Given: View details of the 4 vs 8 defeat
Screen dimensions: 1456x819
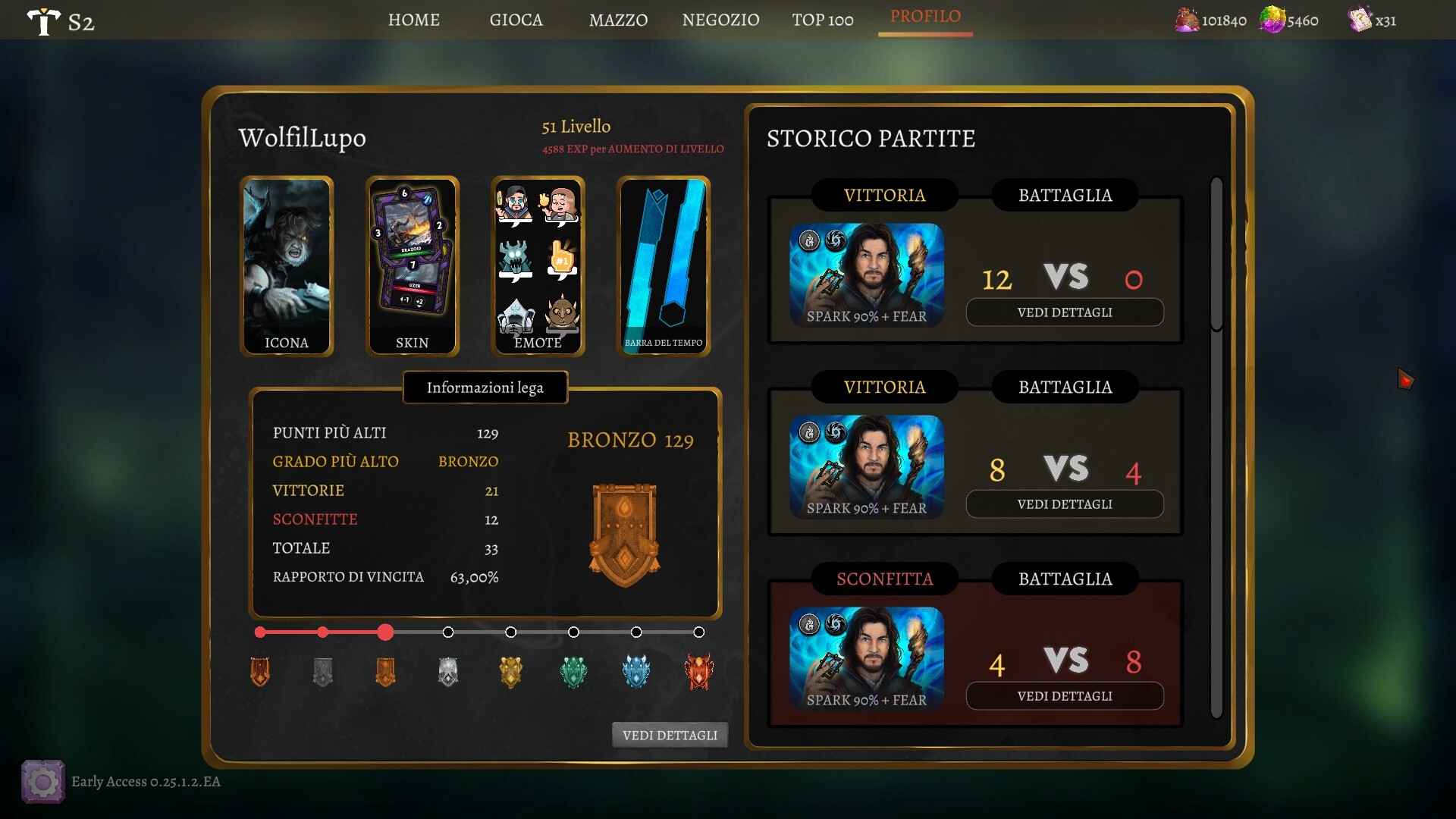Looking at the screenshot, I should [x=1065, y=696].
